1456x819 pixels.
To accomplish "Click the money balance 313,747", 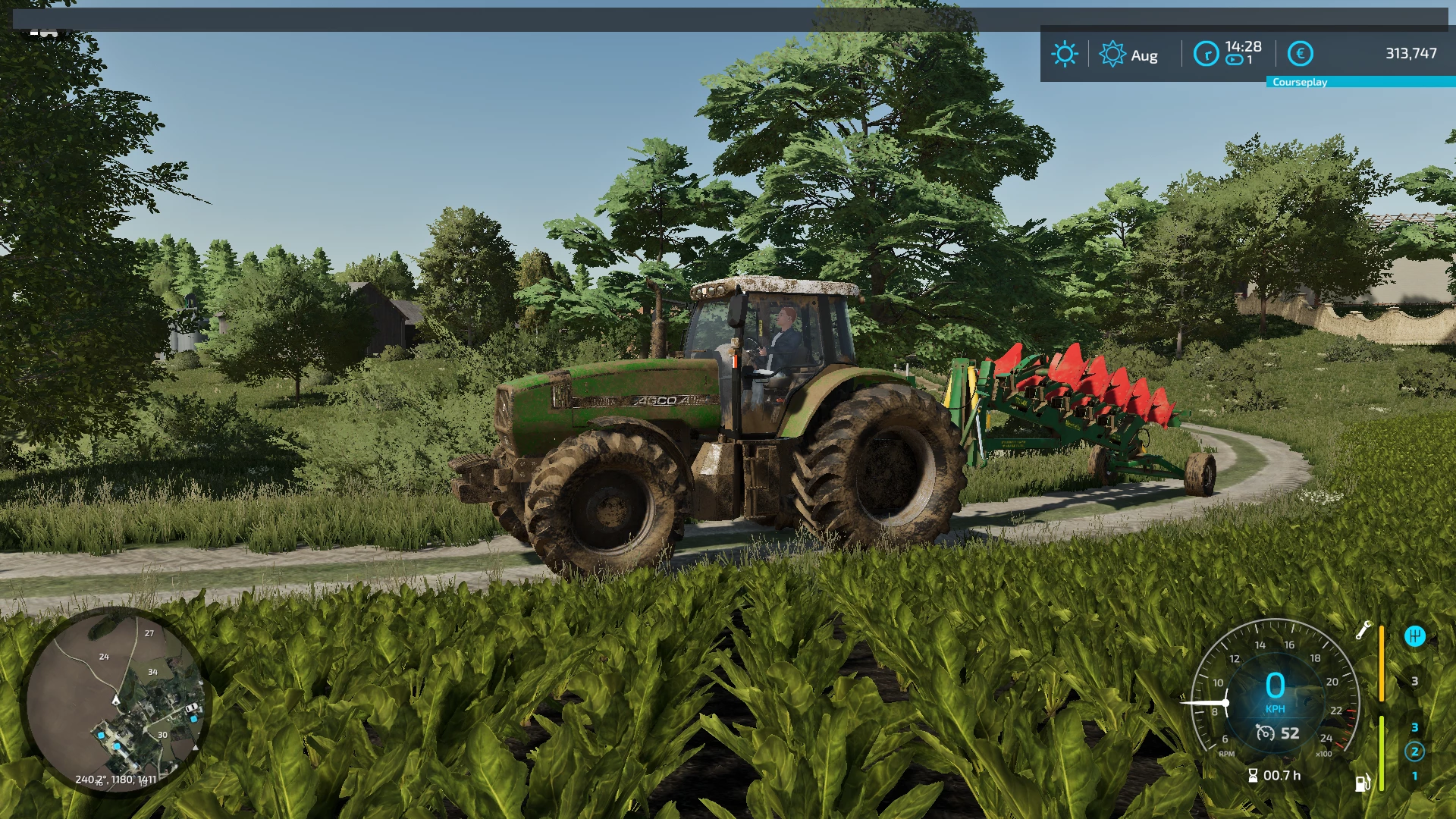I will (1410, 53).
